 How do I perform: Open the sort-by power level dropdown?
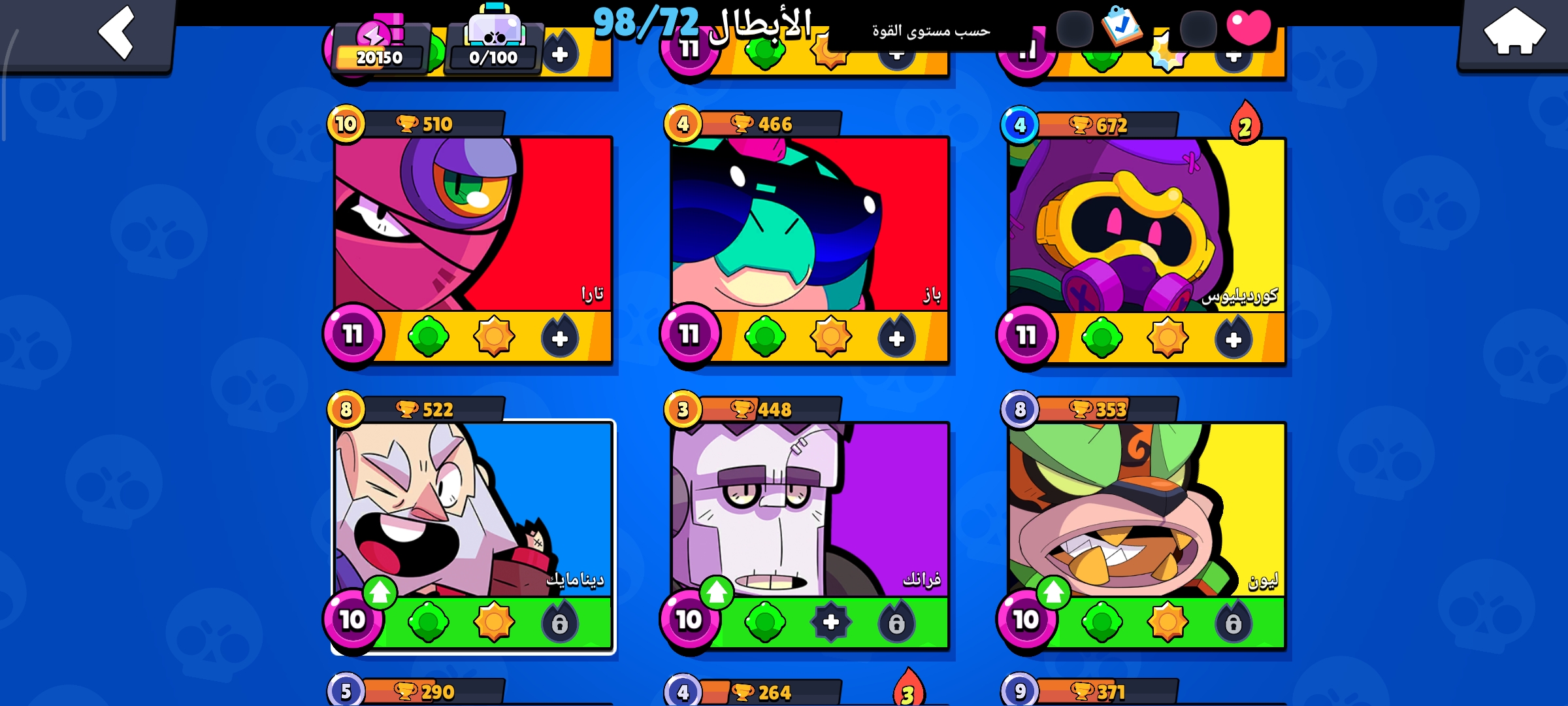pyautogui.click(x=931, y=31)
